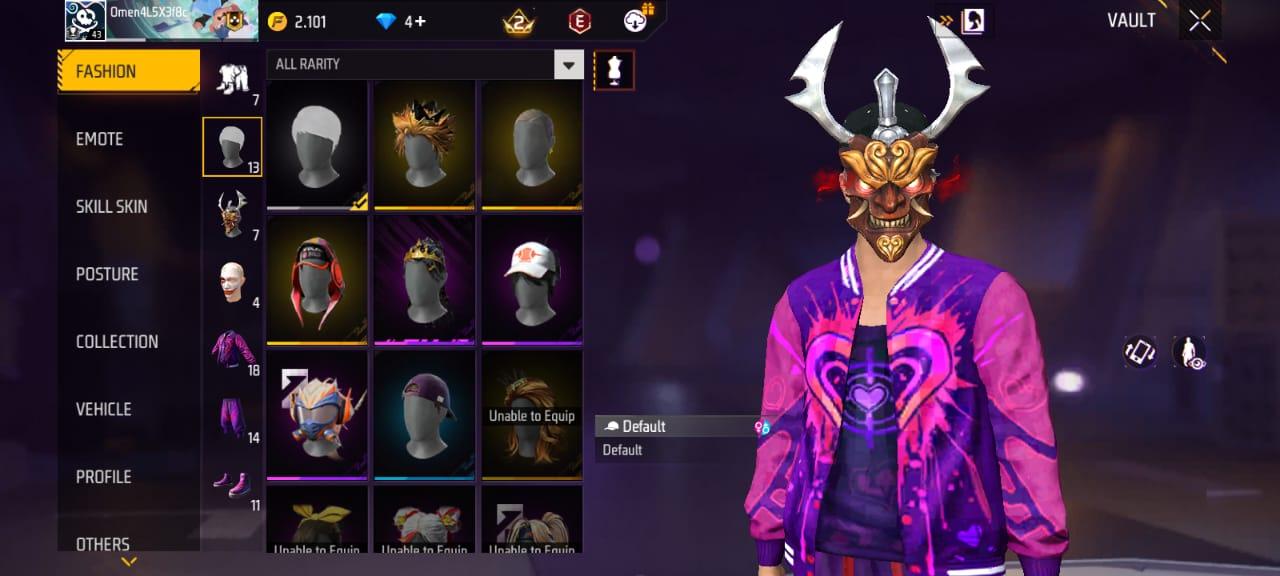This screenshot has height=576, width=1280.
Task: Choose the white and orange cap
Action: tap(532, 279)
